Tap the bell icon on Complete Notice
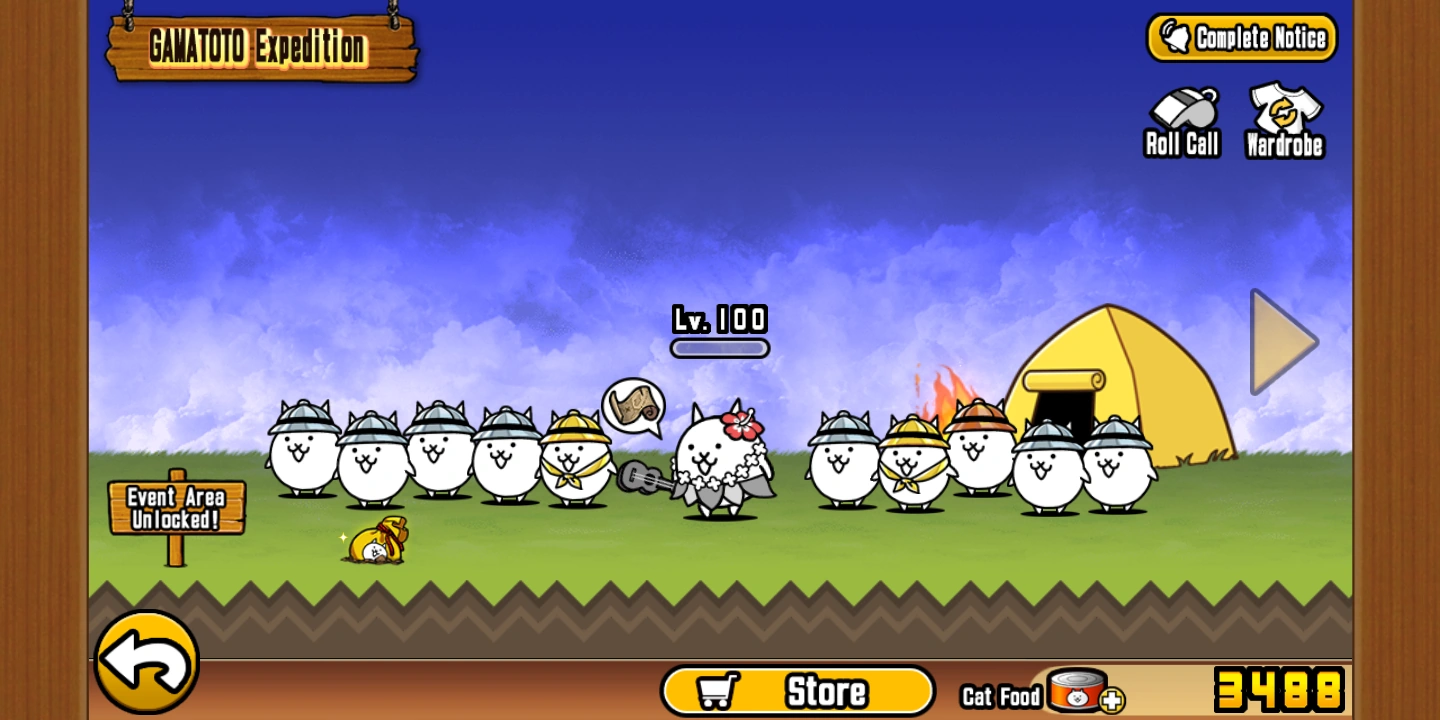Image resolution: width=1440 pixels, height=720 pixels. pos(1177,37)
